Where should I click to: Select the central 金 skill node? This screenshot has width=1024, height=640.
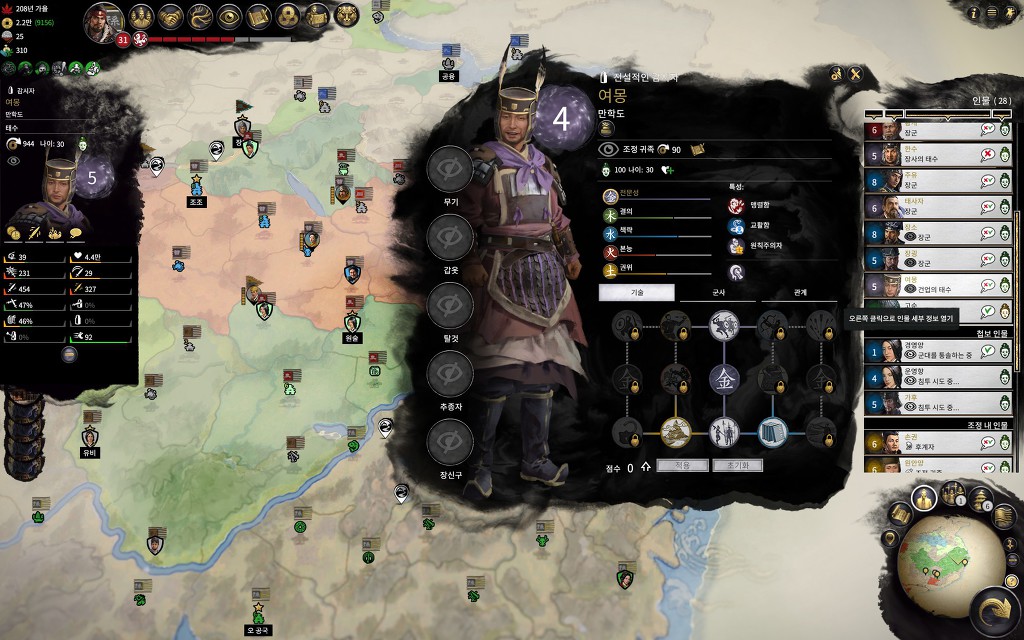point(723,378)
